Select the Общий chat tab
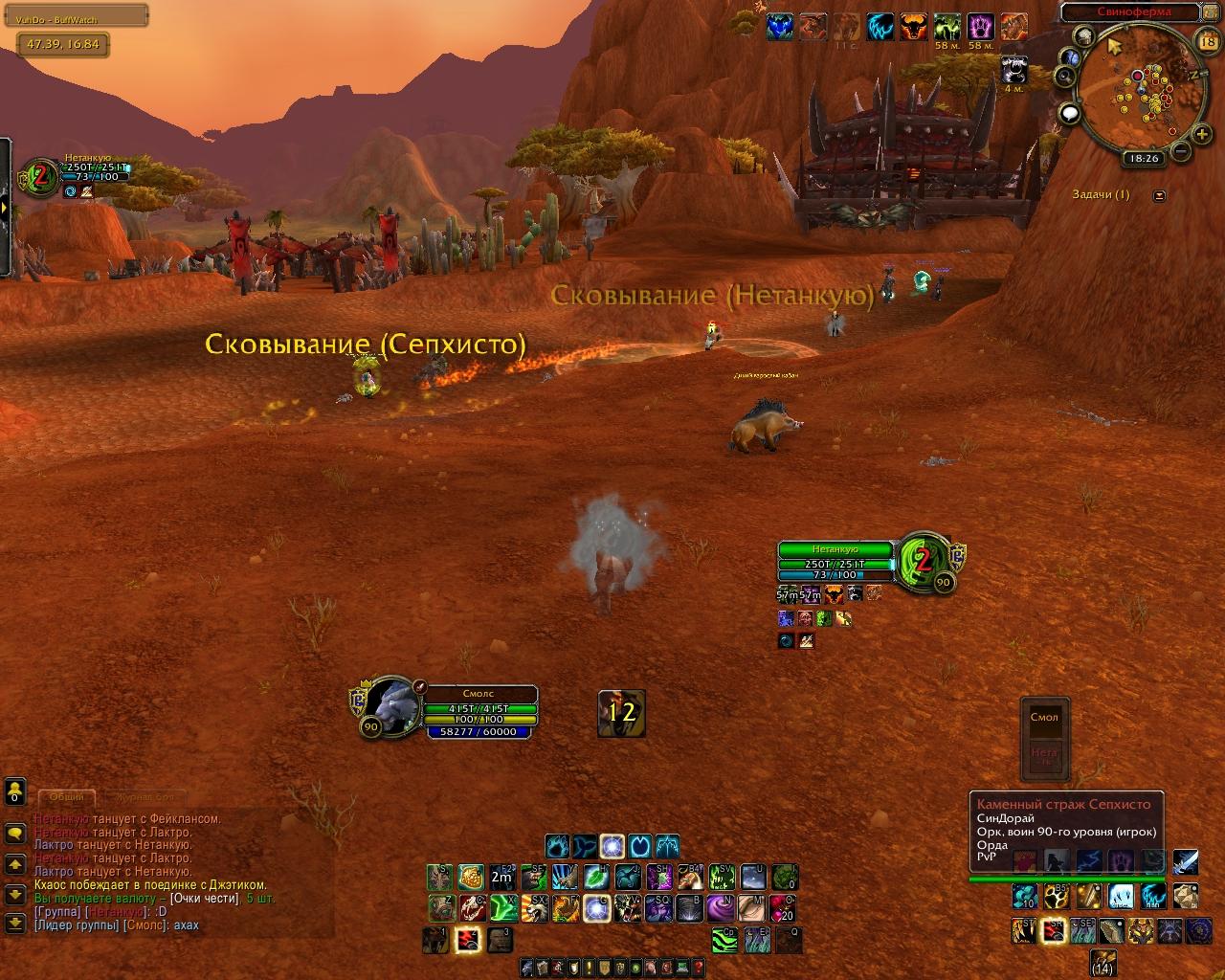 pos(66,796)
